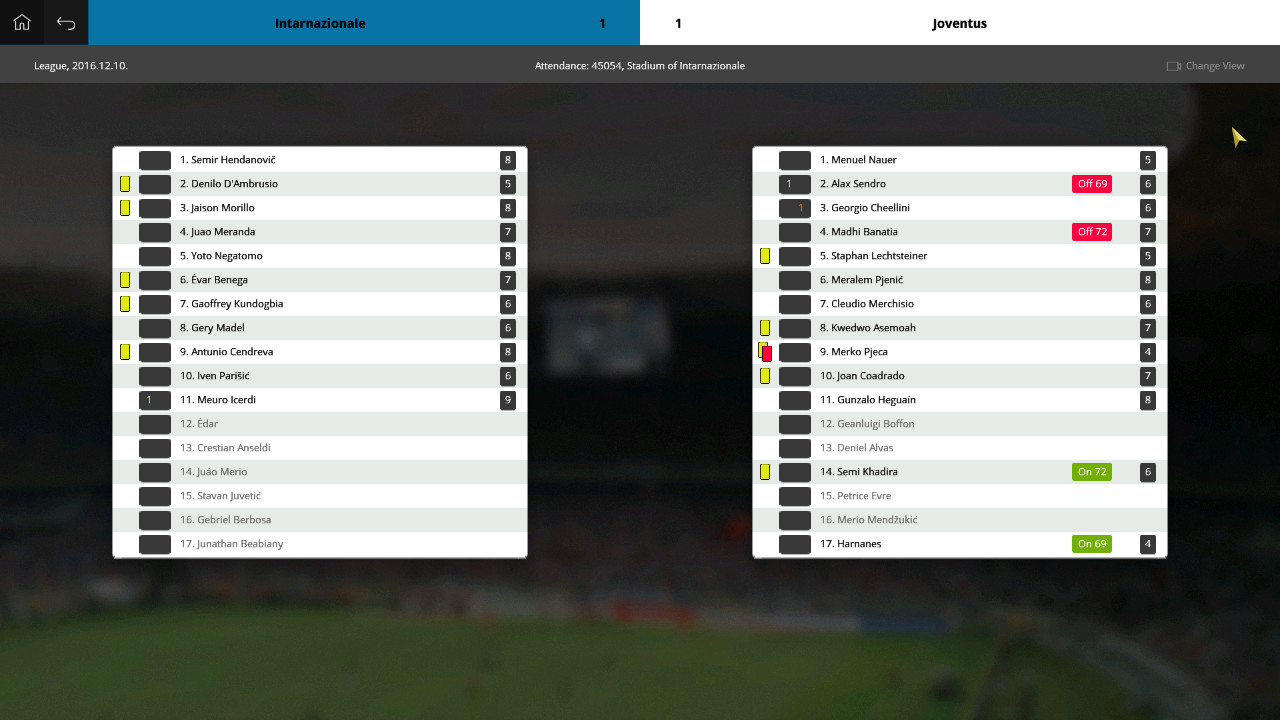1280x720 pixels.
Task: Open Geanluigi Boffon's bench entry
Action: [867, 424]
